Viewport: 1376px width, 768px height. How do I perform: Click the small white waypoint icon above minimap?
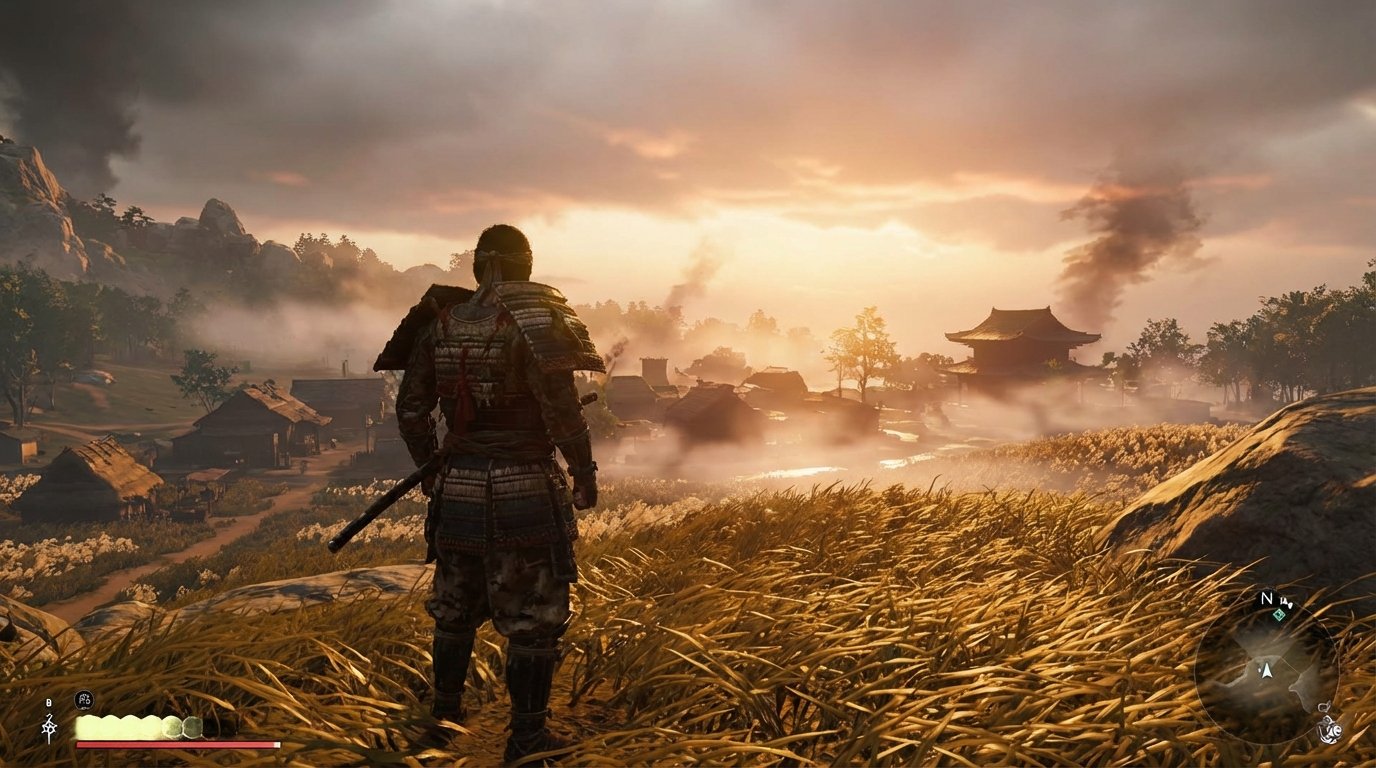tap(1287, 602)
